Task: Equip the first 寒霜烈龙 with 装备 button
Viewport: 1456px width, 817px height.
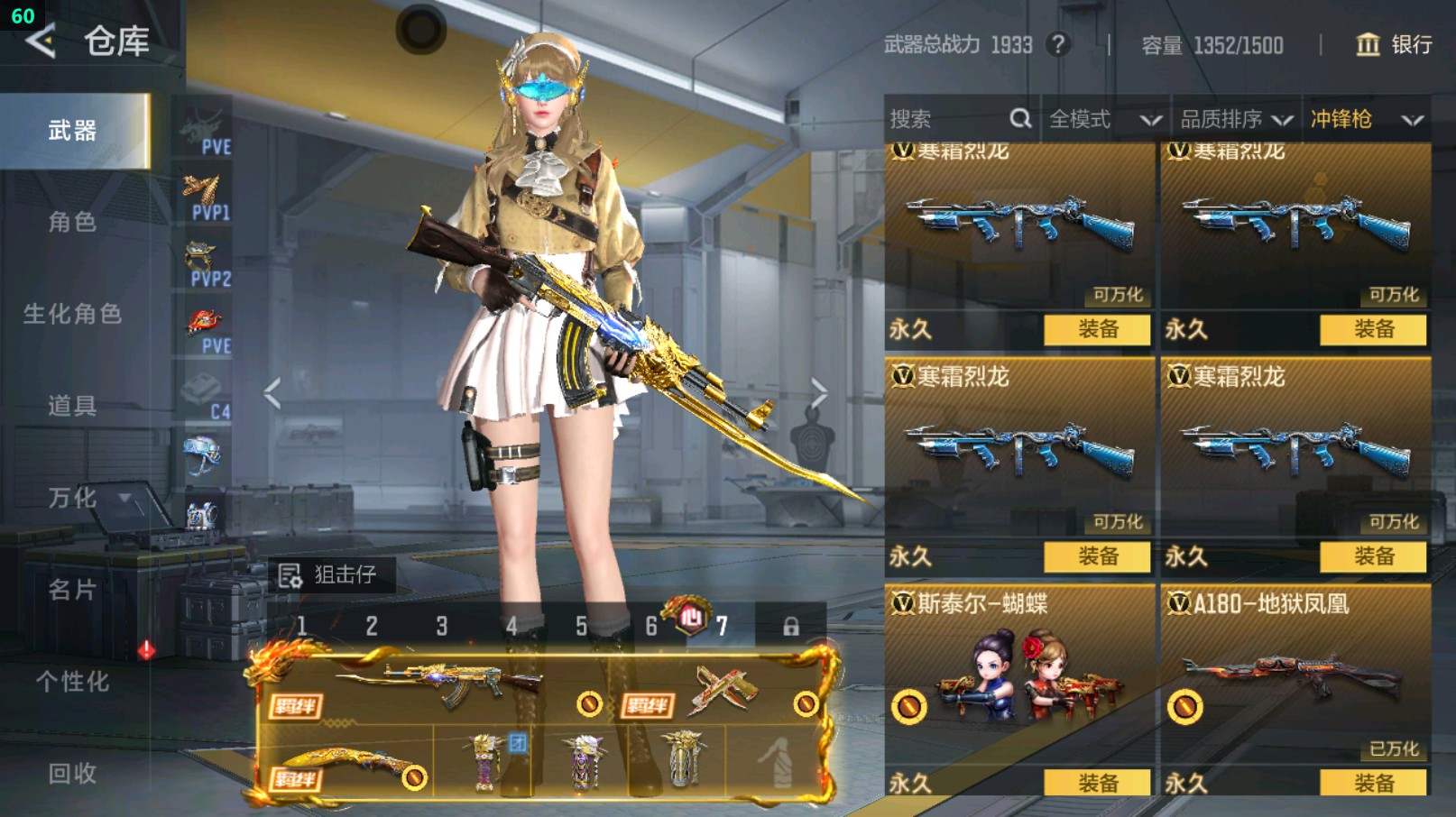Action: click(x=1096, y=330)
